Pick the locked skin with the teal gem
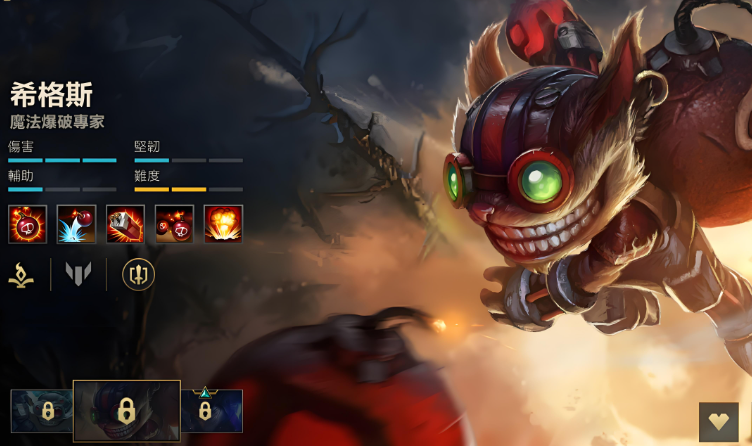752x446 pixels. coord(211,411)
